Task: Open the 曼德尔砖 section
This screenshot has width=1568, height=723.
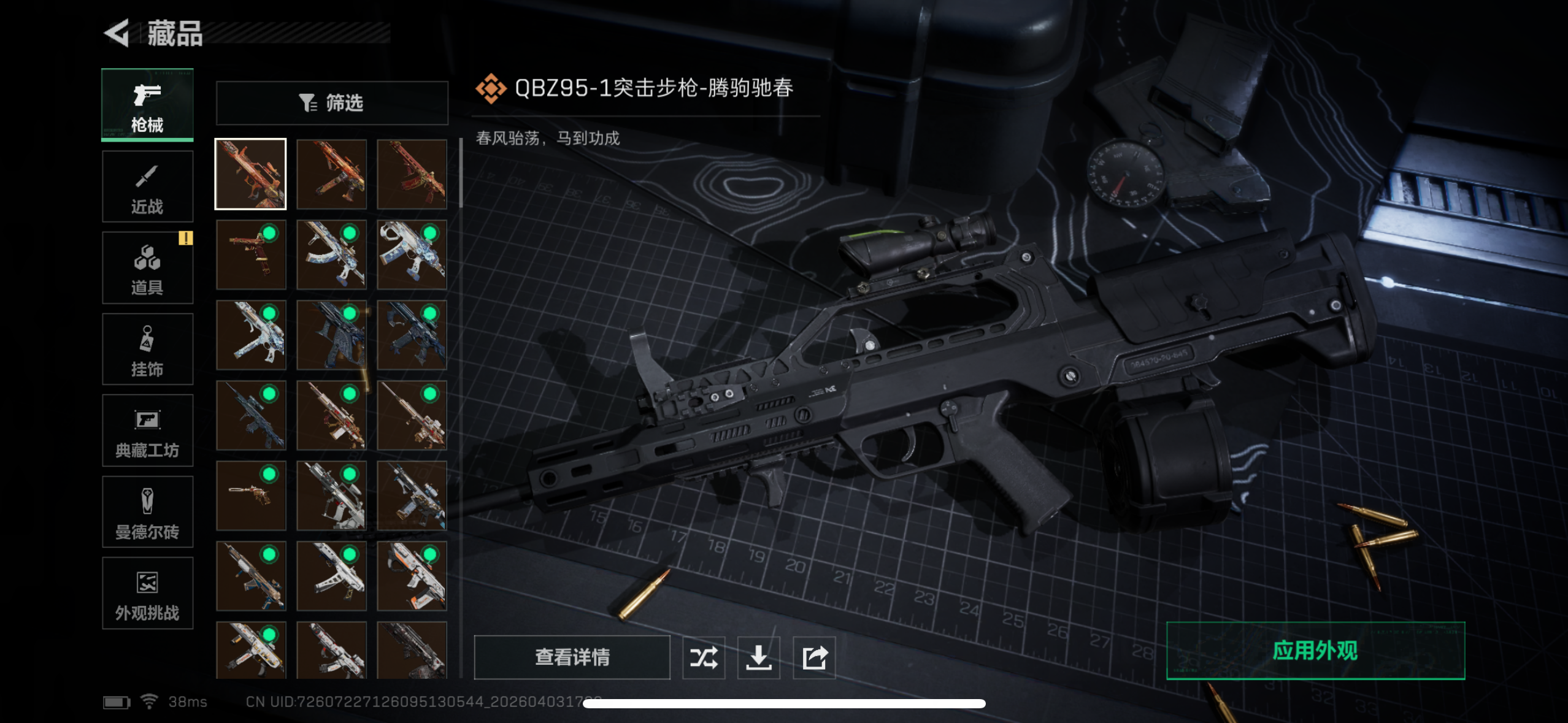Action: [x=147, y=512]
